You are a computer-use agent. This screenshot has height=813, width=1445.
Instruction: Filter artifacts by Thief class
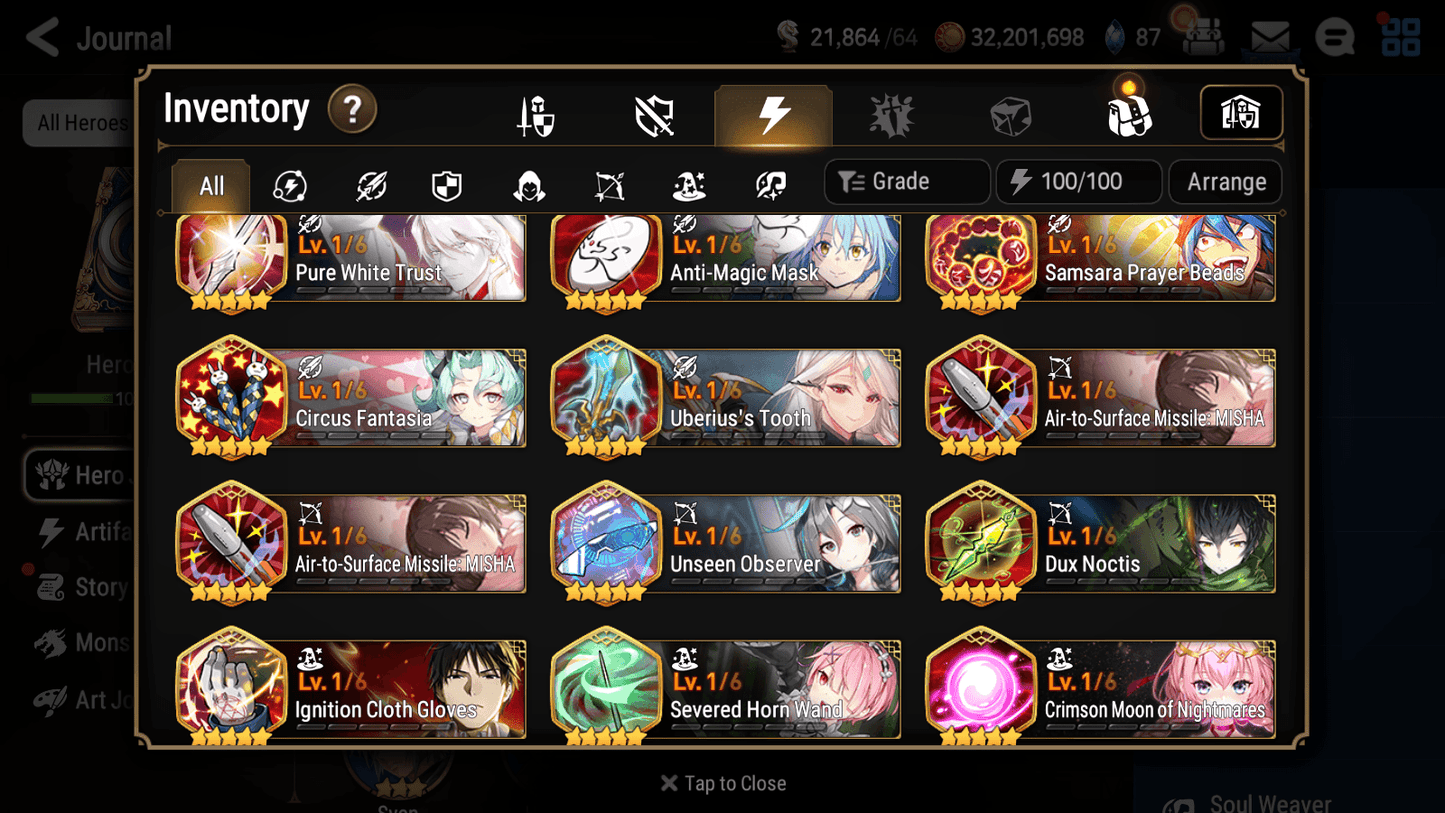click(x=528, y=182)
